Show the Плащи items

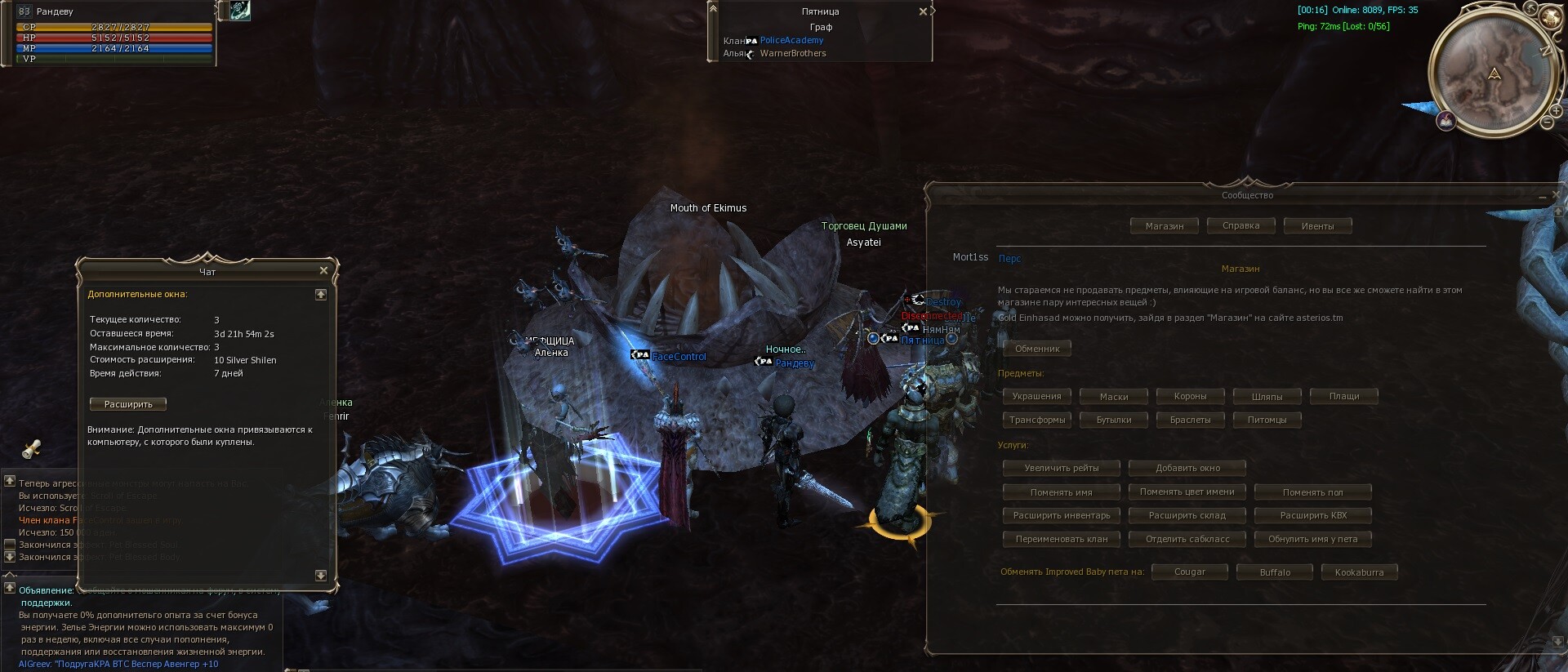point(1343,397)
